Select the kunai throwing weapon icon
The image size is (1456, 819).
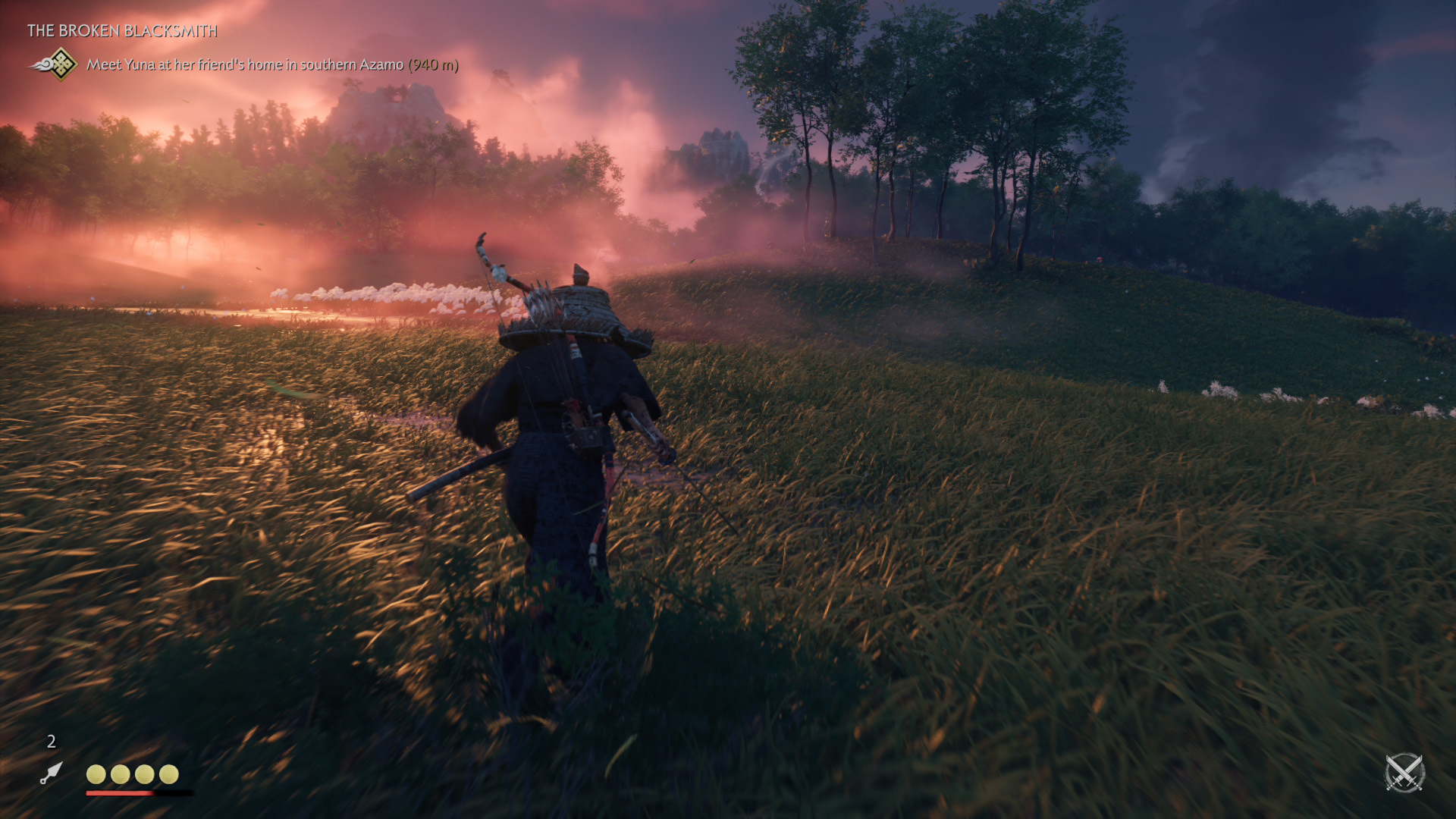coord(51,773)
